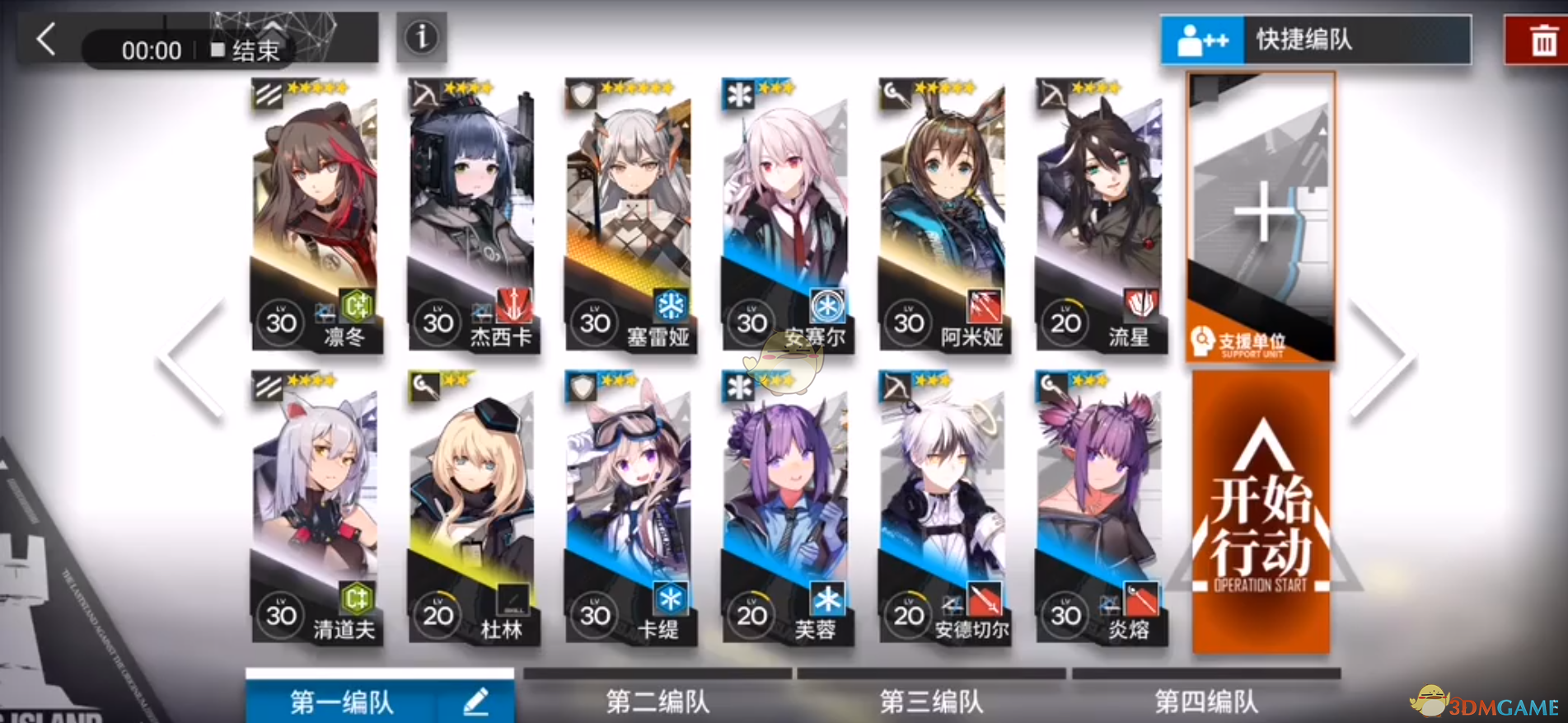This screenshot has height=723, width=1568.
Task: Select the 芙蓉 operator card
Action: click(785, 507)
